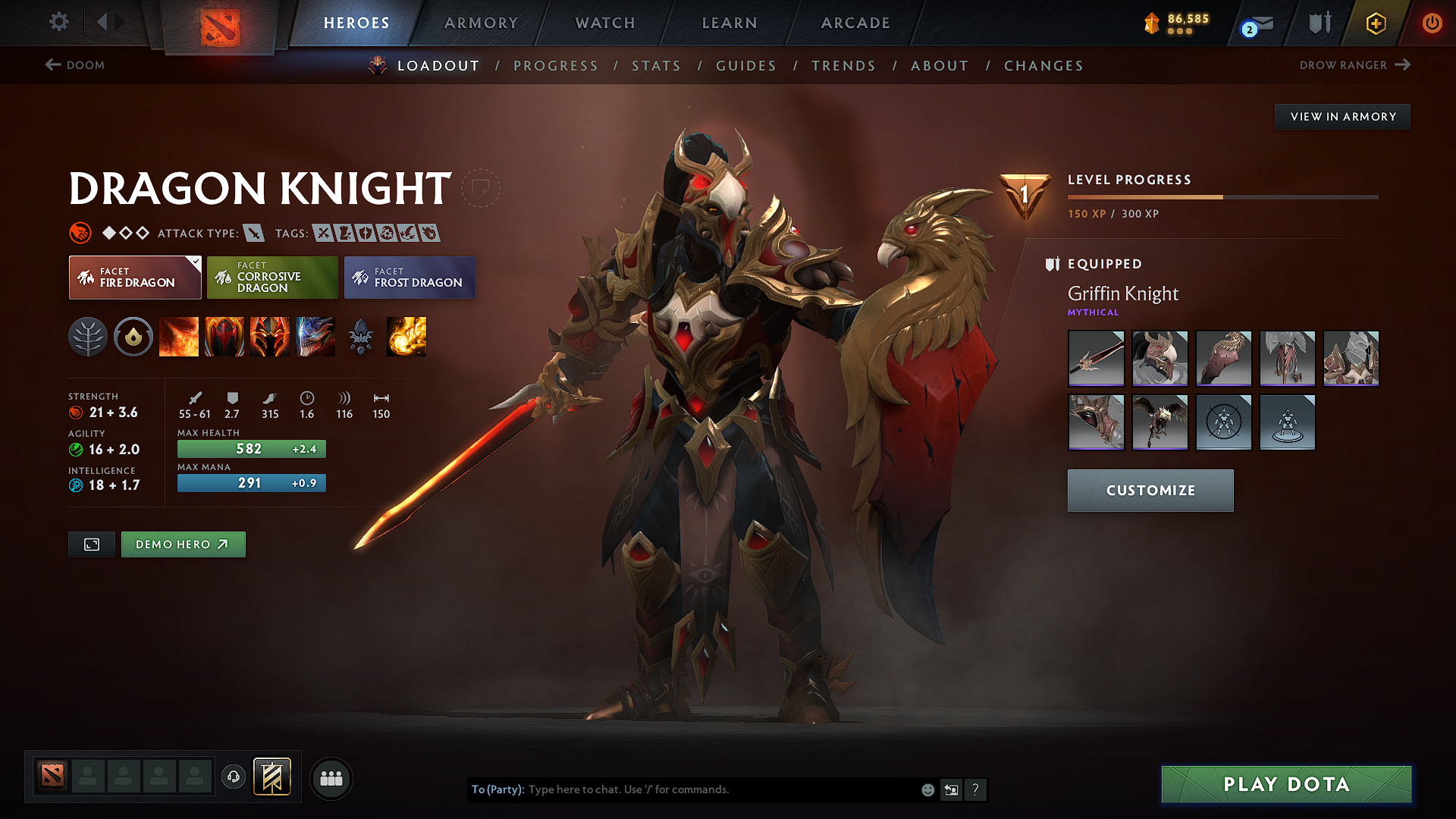The image size is (1456, 819).
Task: Expand the fullscreen hero preview icon
Action: 91,544
